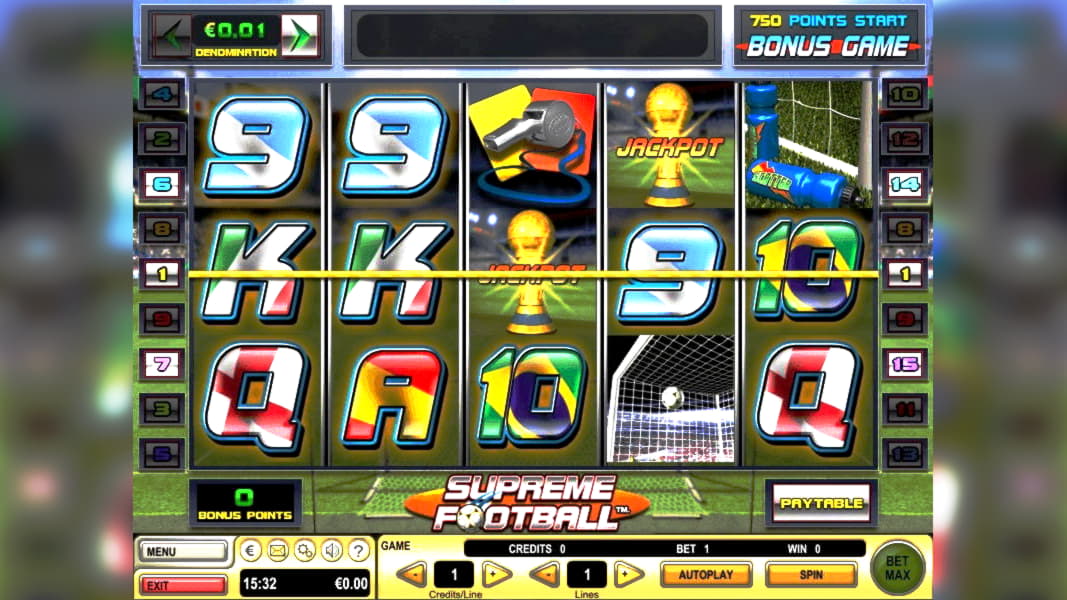Toggle sound with the speaker icon
1067x600 pixels.
(x=332, y=550)
